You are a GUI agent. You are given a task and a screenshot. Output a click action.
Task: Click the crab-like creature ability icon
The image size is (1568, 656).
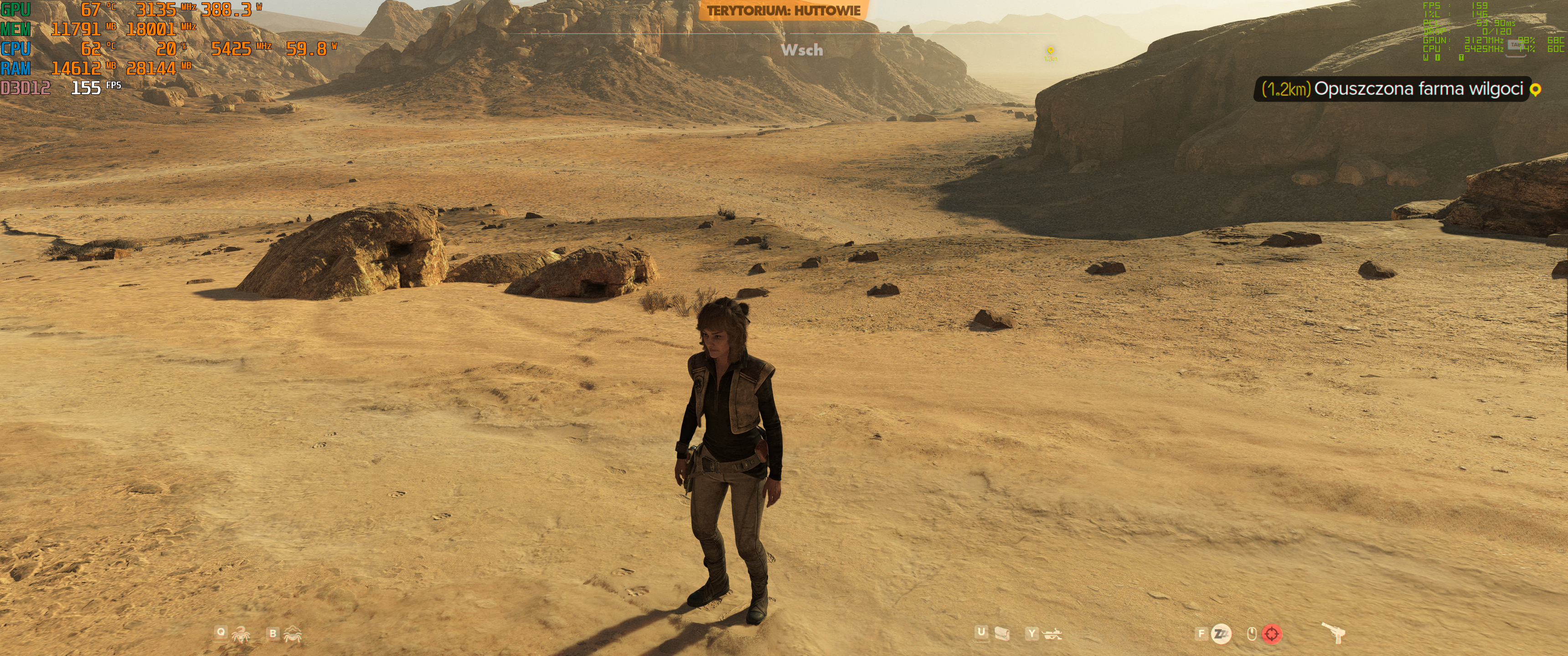tap(293, 635)
